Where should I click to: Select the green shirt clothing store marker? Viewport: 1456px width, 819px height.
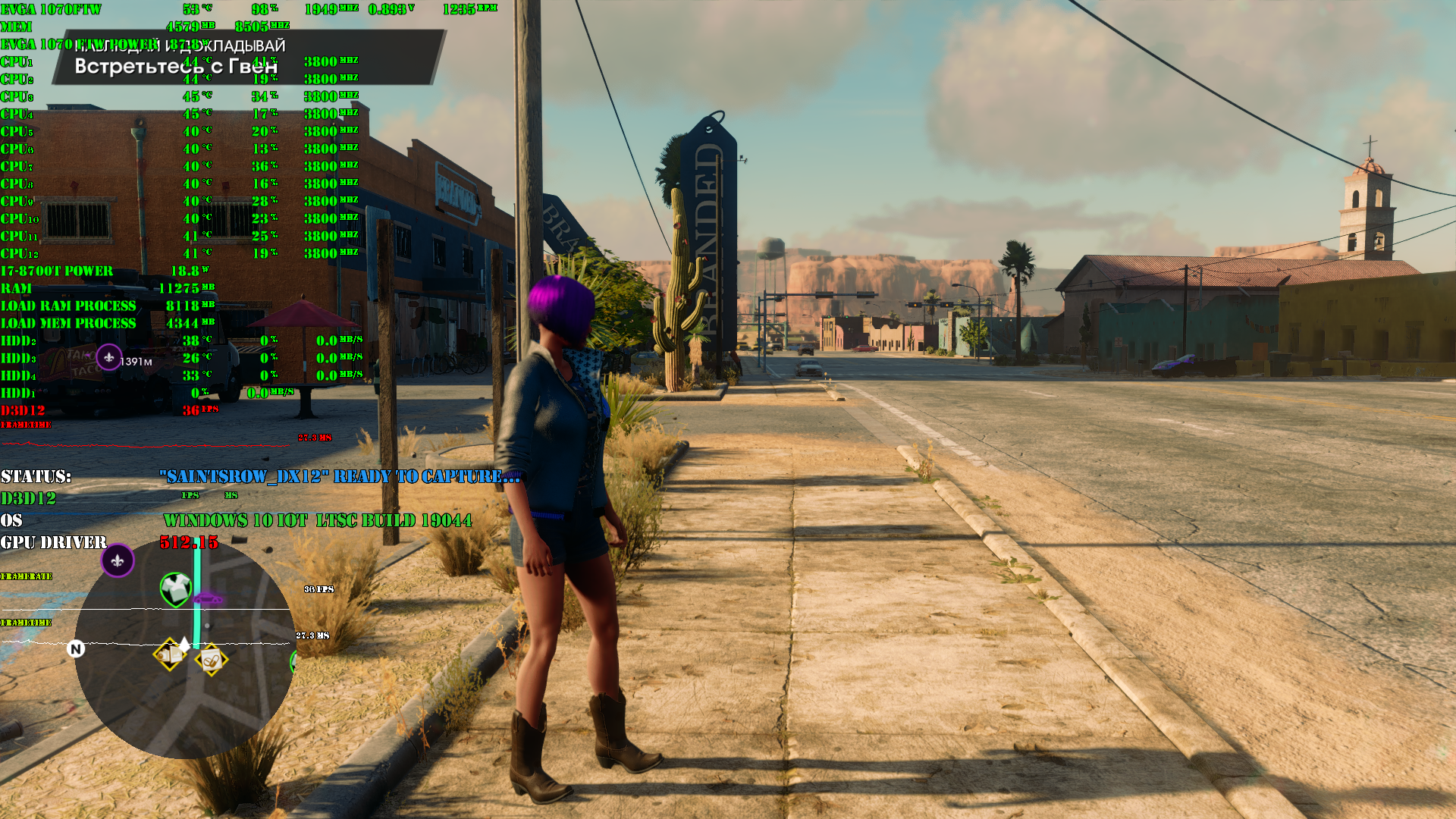coord(176,588)
